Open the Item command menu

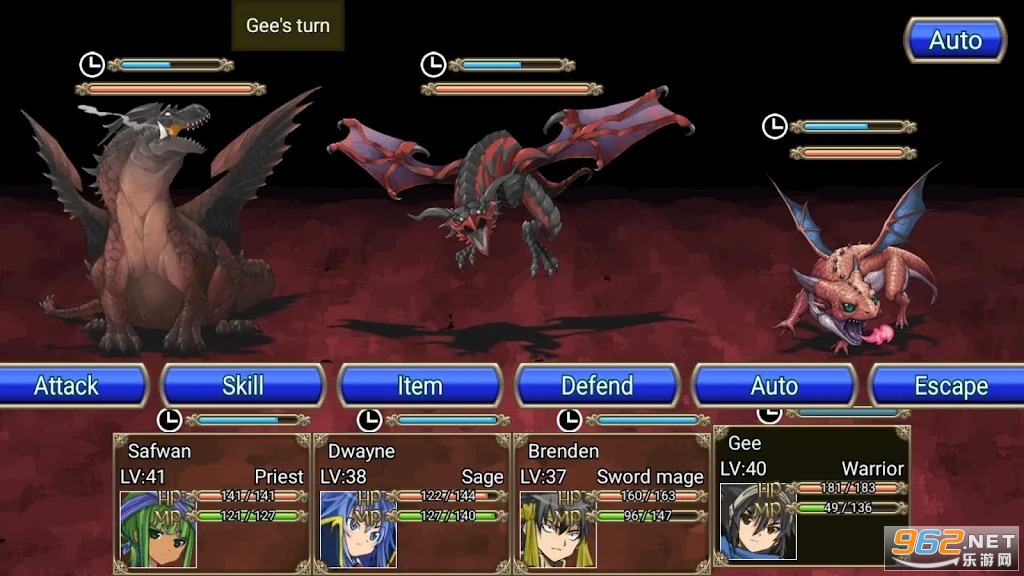(x=420, y=386)
